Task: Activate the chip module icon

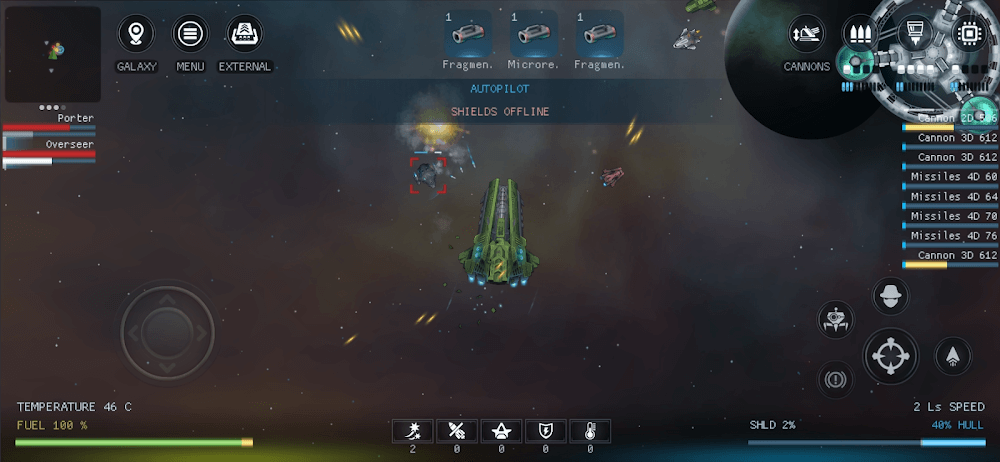Action: tap(968, 31)
